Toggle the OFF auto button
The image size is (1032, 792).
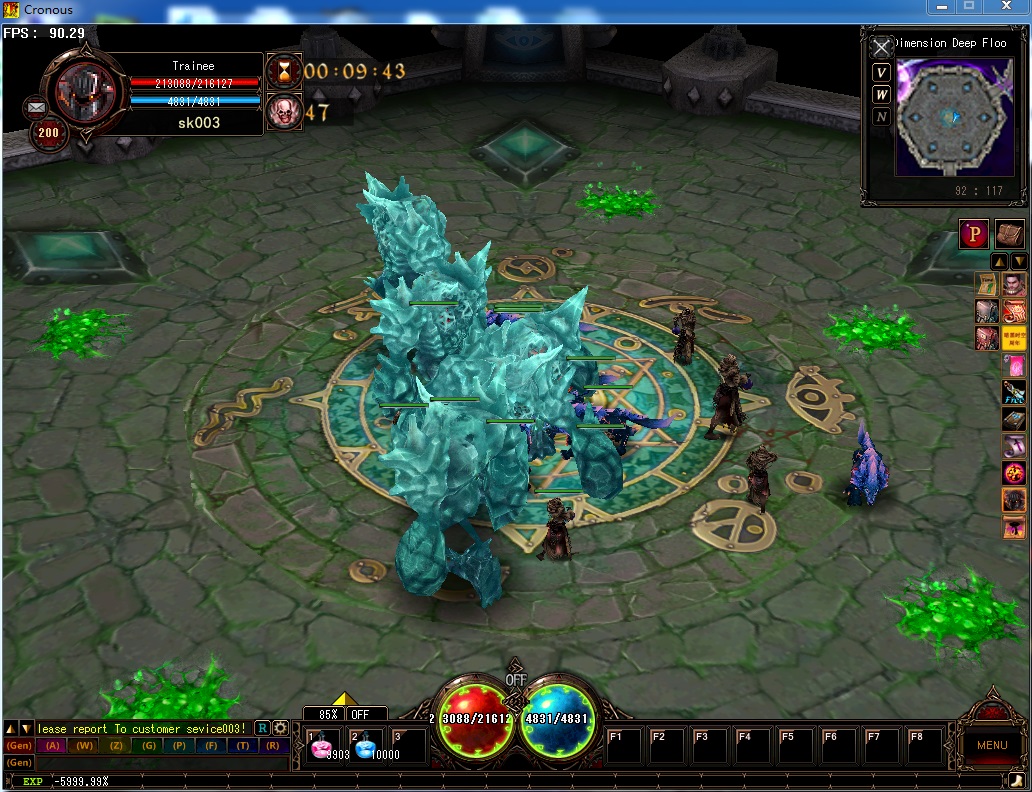click(x=360, y=715)
